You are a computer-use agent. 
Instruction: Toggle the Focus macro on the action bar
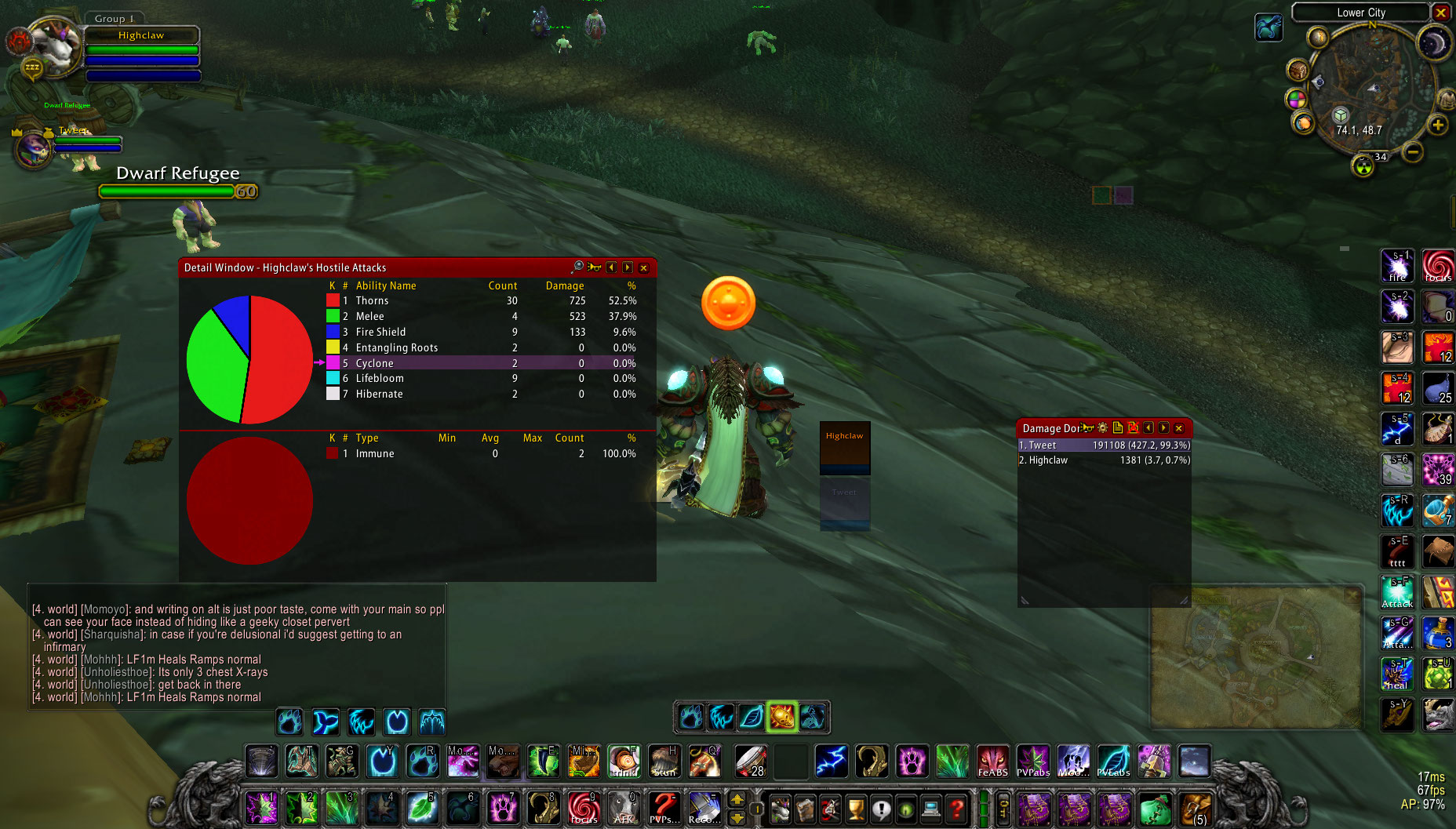pyautogui.click(x=582, y=809)
